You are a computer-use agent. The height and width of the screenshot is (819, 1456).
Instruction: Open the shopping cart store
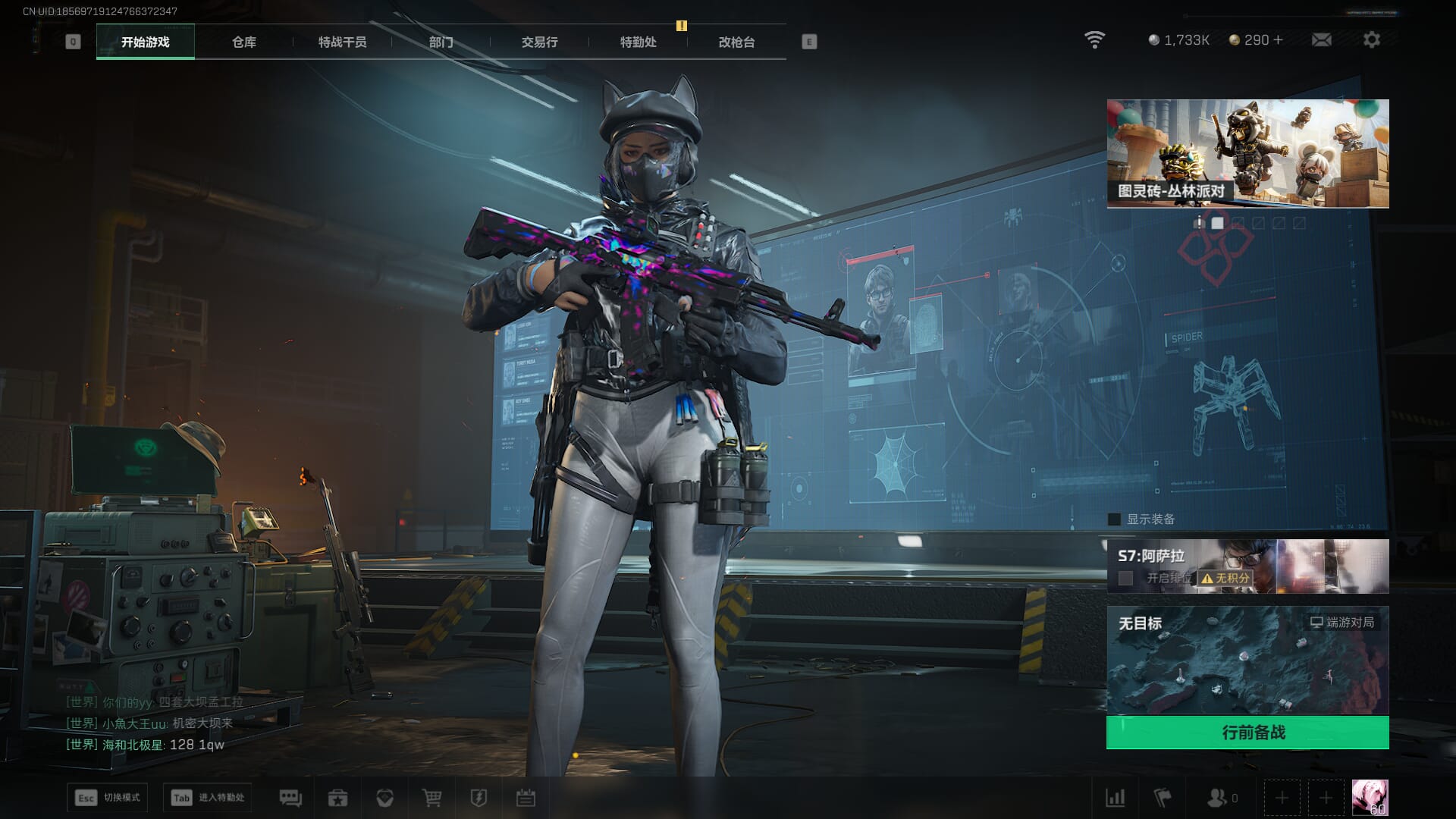tap(431, 798)
